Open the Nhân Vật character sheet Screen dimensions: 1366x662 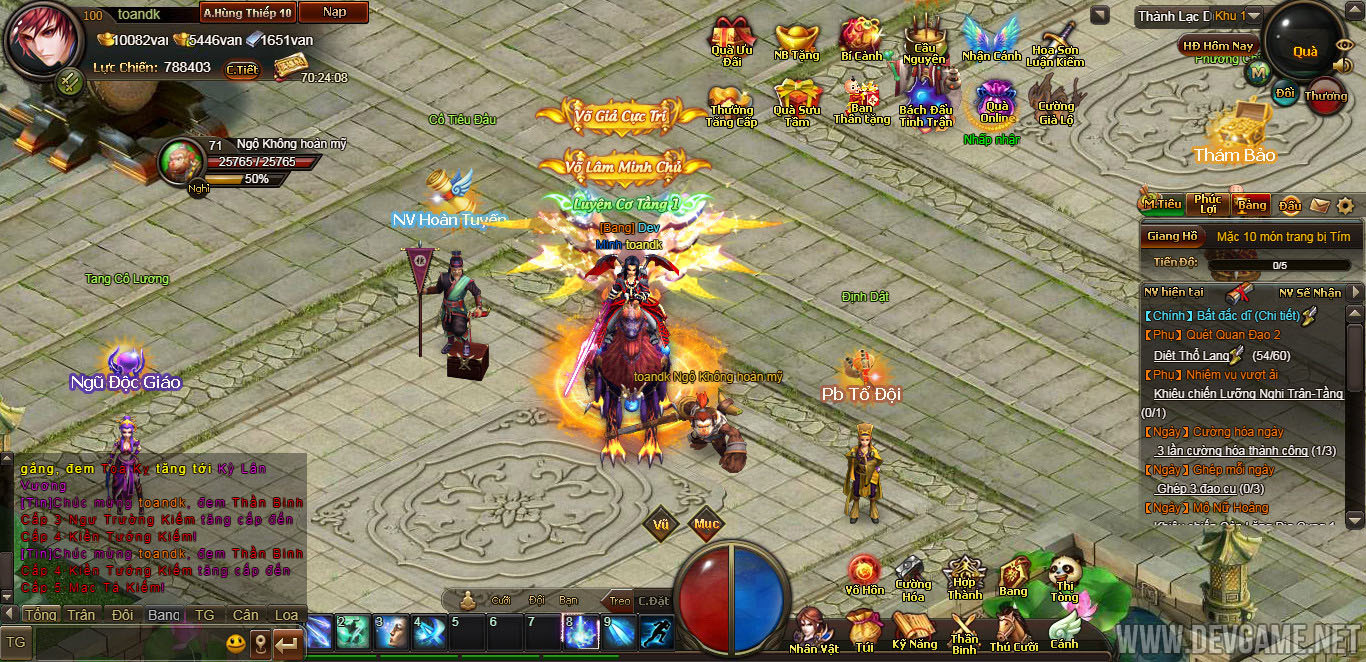[813, 628]
